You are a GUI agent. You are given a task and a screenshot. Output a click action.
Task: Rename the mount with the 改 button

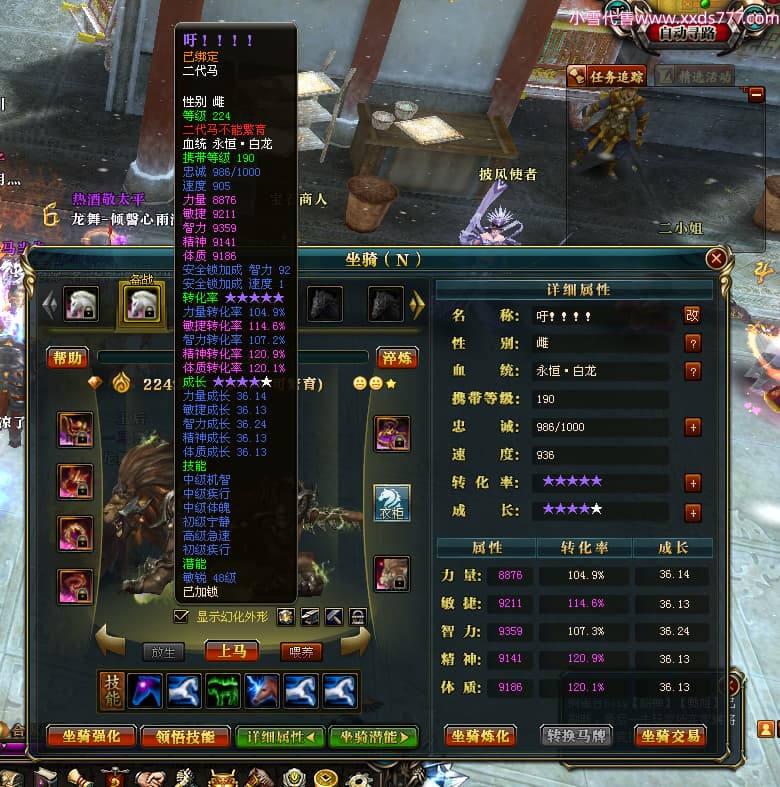pos(692,315)
